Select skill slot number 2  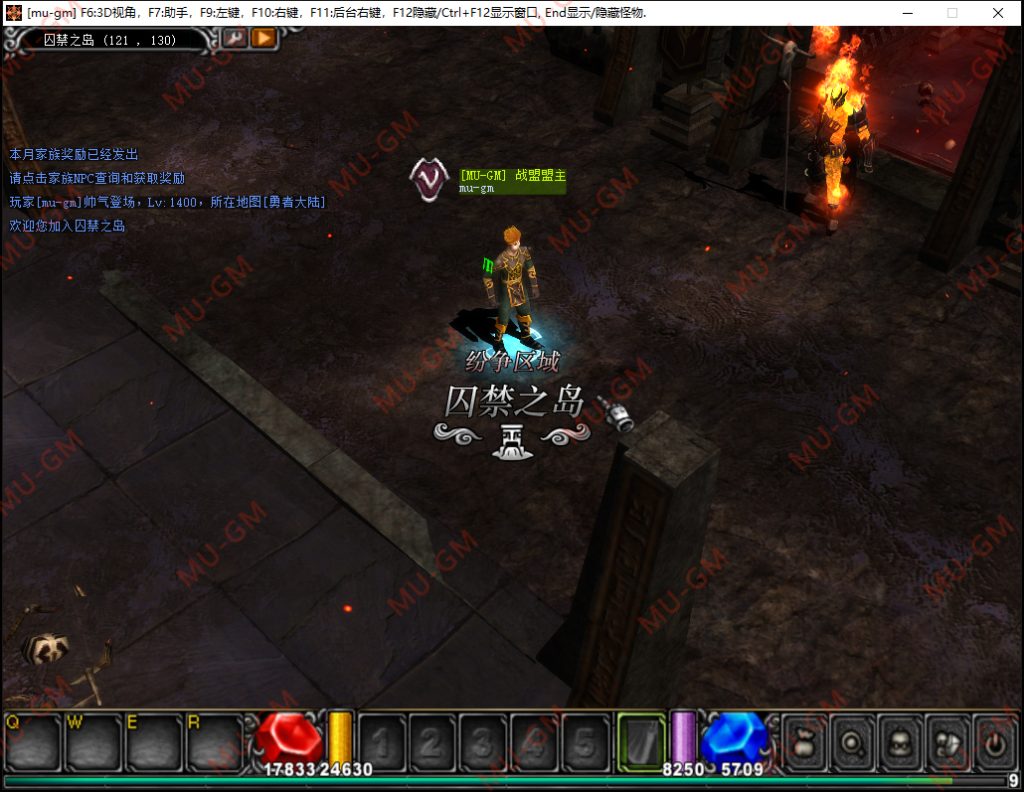pos(433,742)
